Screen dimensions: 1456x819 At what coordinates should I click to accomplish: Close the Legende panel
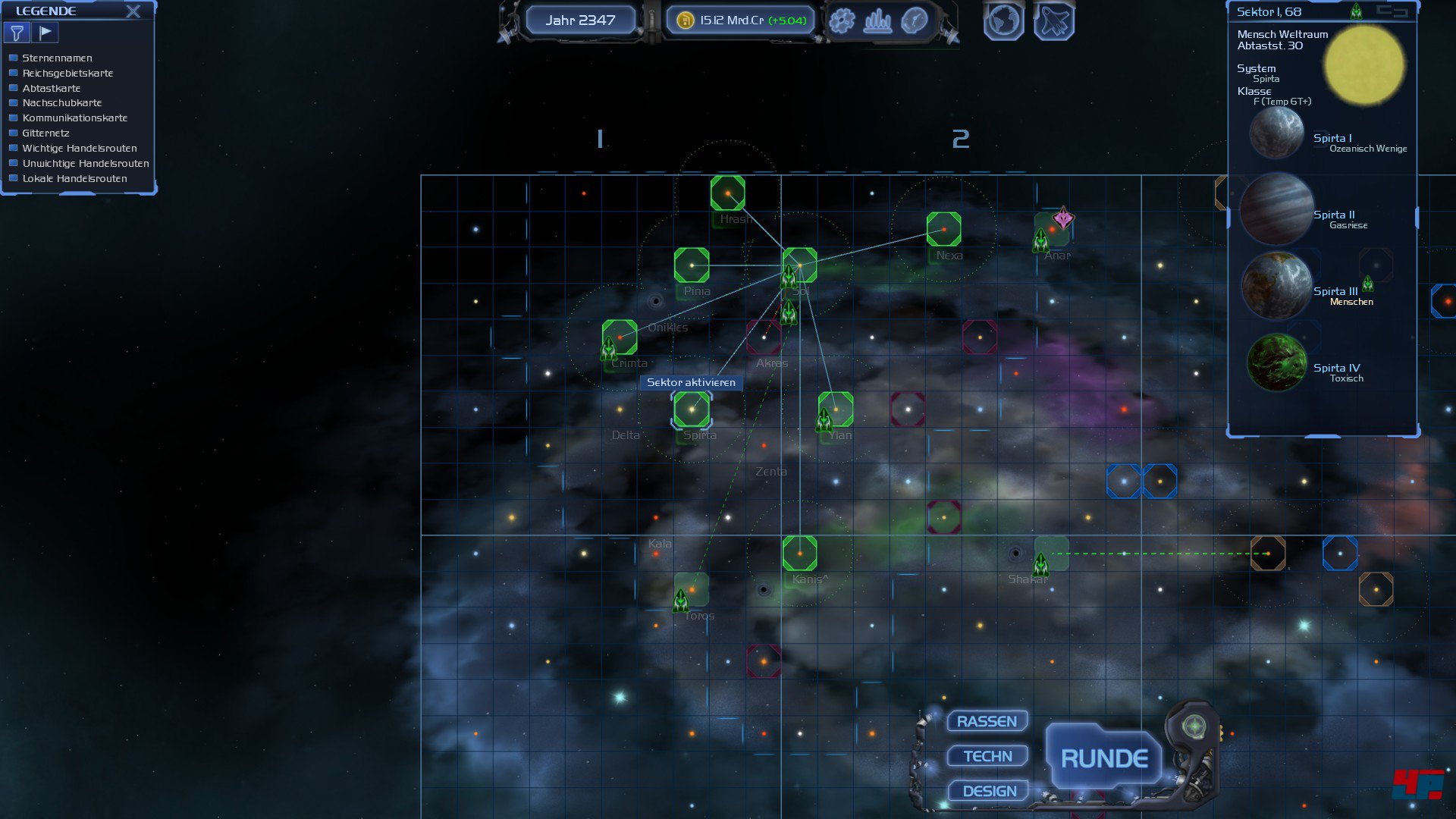tap(133, 11)
